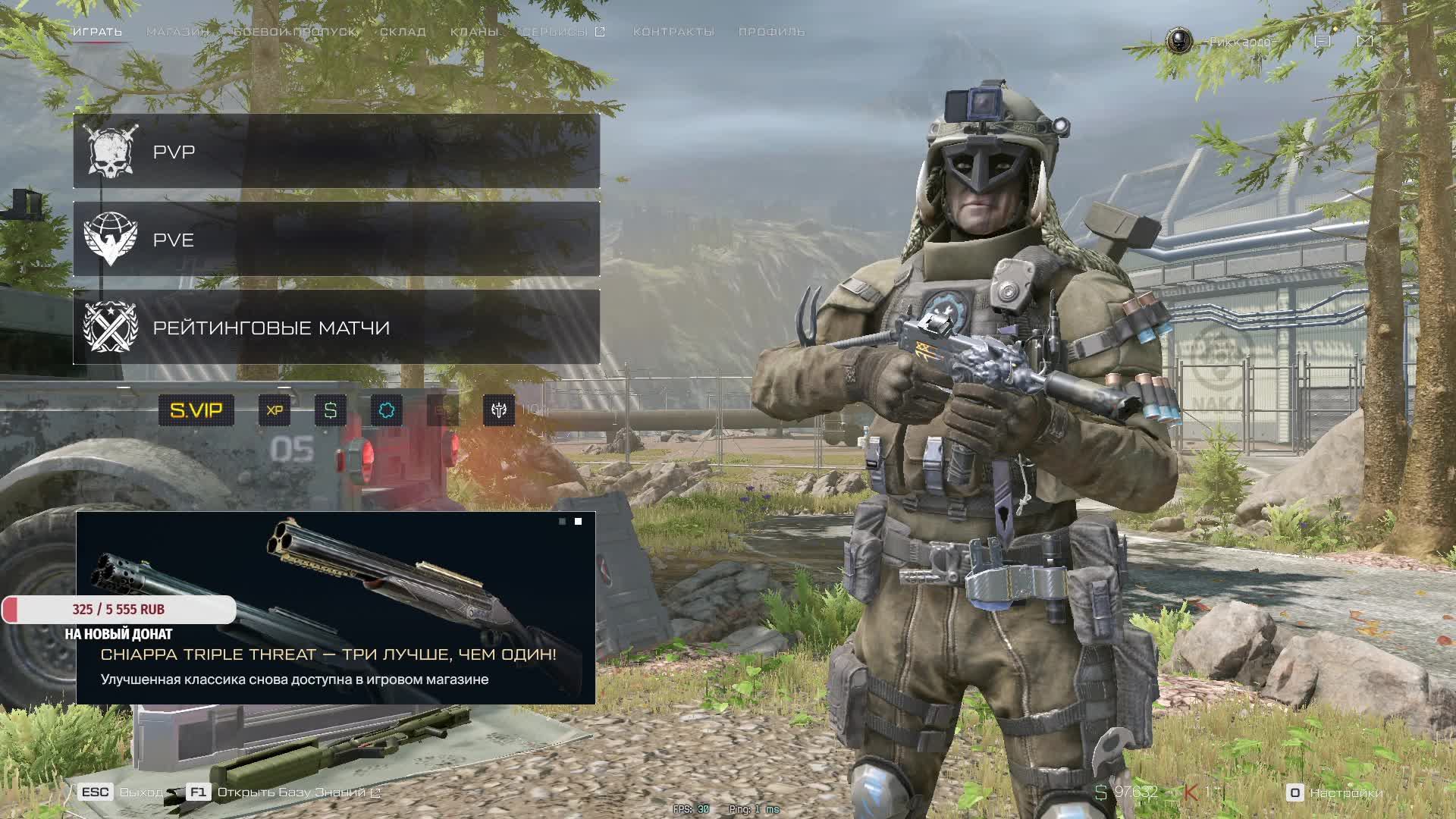
Task: Open the Кланы tab
Action: point(474,32)
